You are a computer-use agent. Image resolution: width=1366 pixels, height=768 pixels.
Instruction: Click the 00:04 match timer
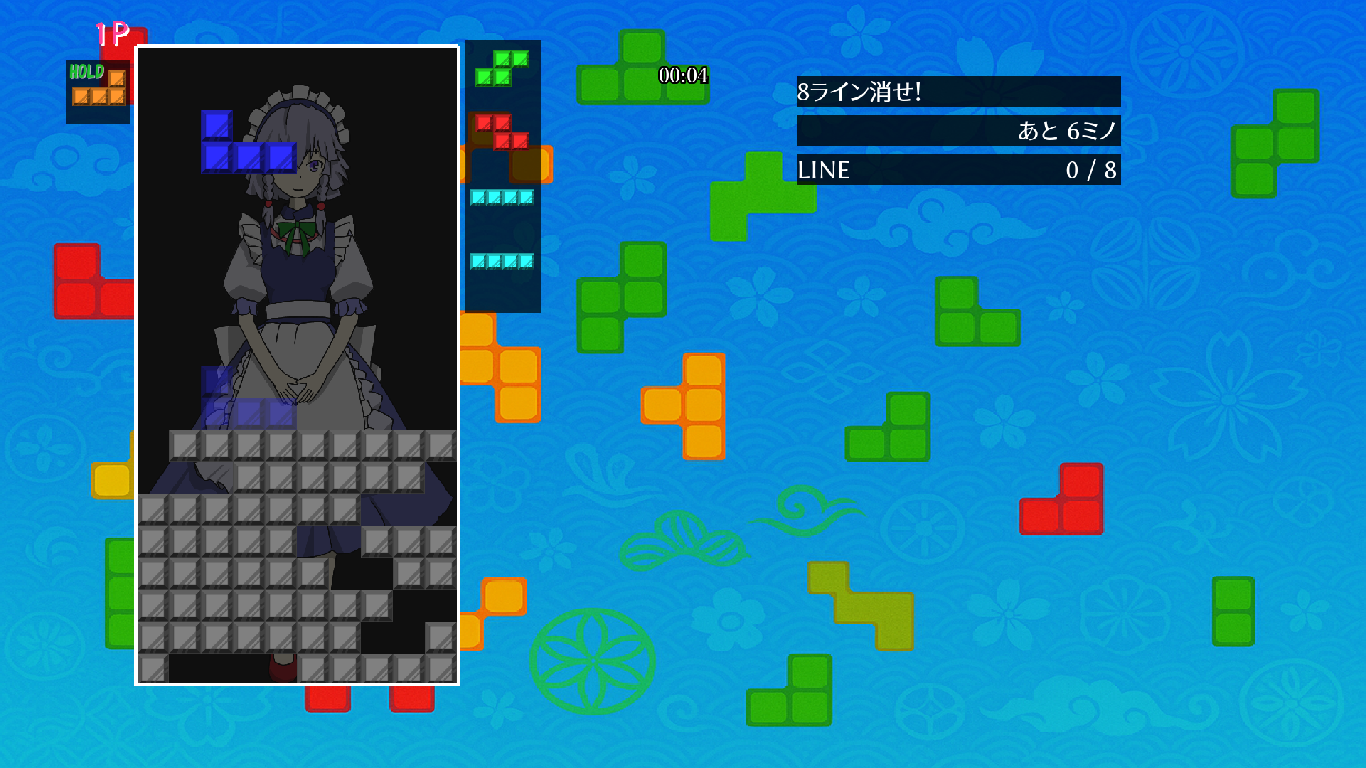(x=682, y=74)
